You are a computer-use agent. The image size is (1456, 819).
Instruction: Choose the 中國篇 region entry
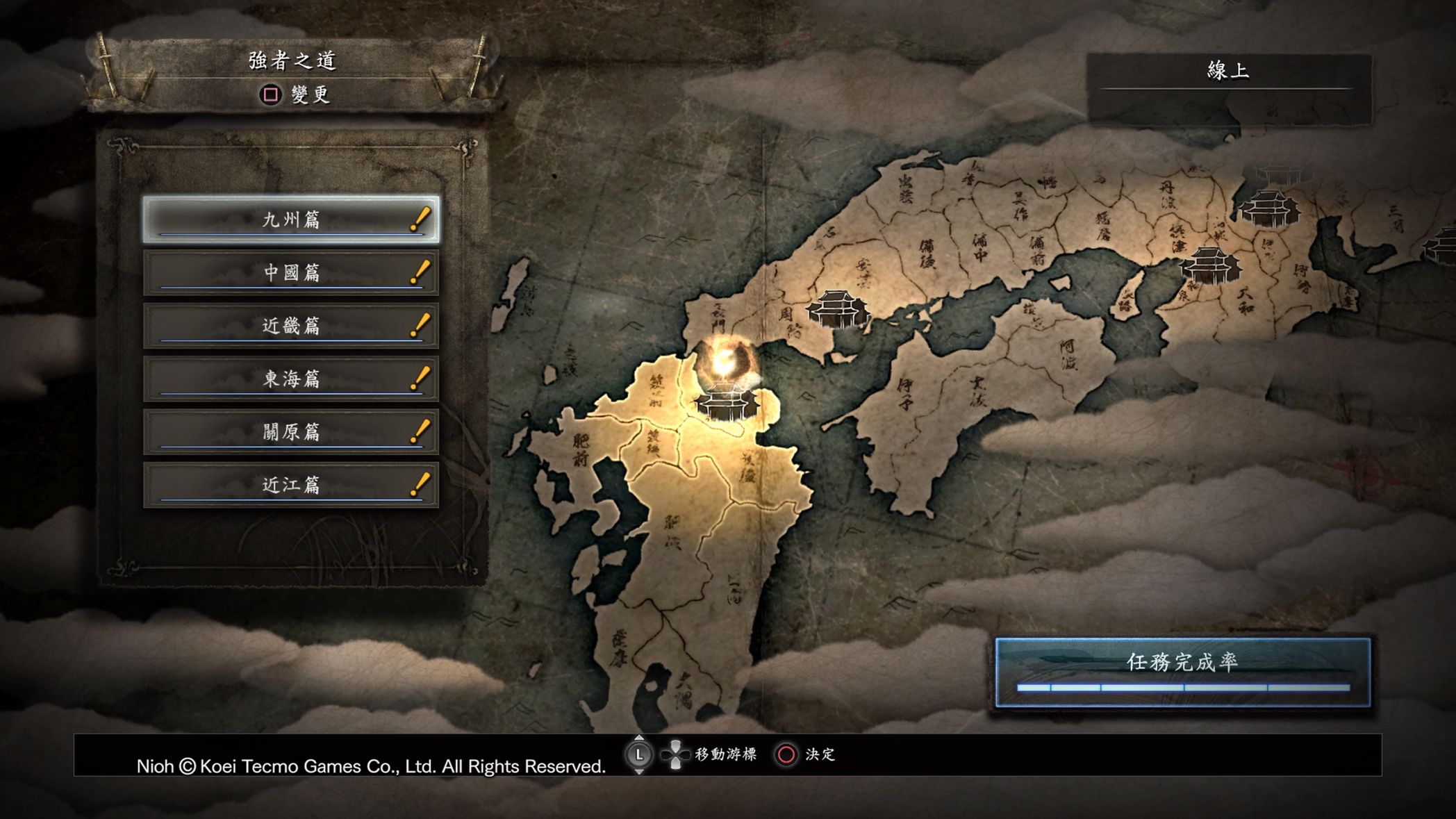click(x=291, y=273)
